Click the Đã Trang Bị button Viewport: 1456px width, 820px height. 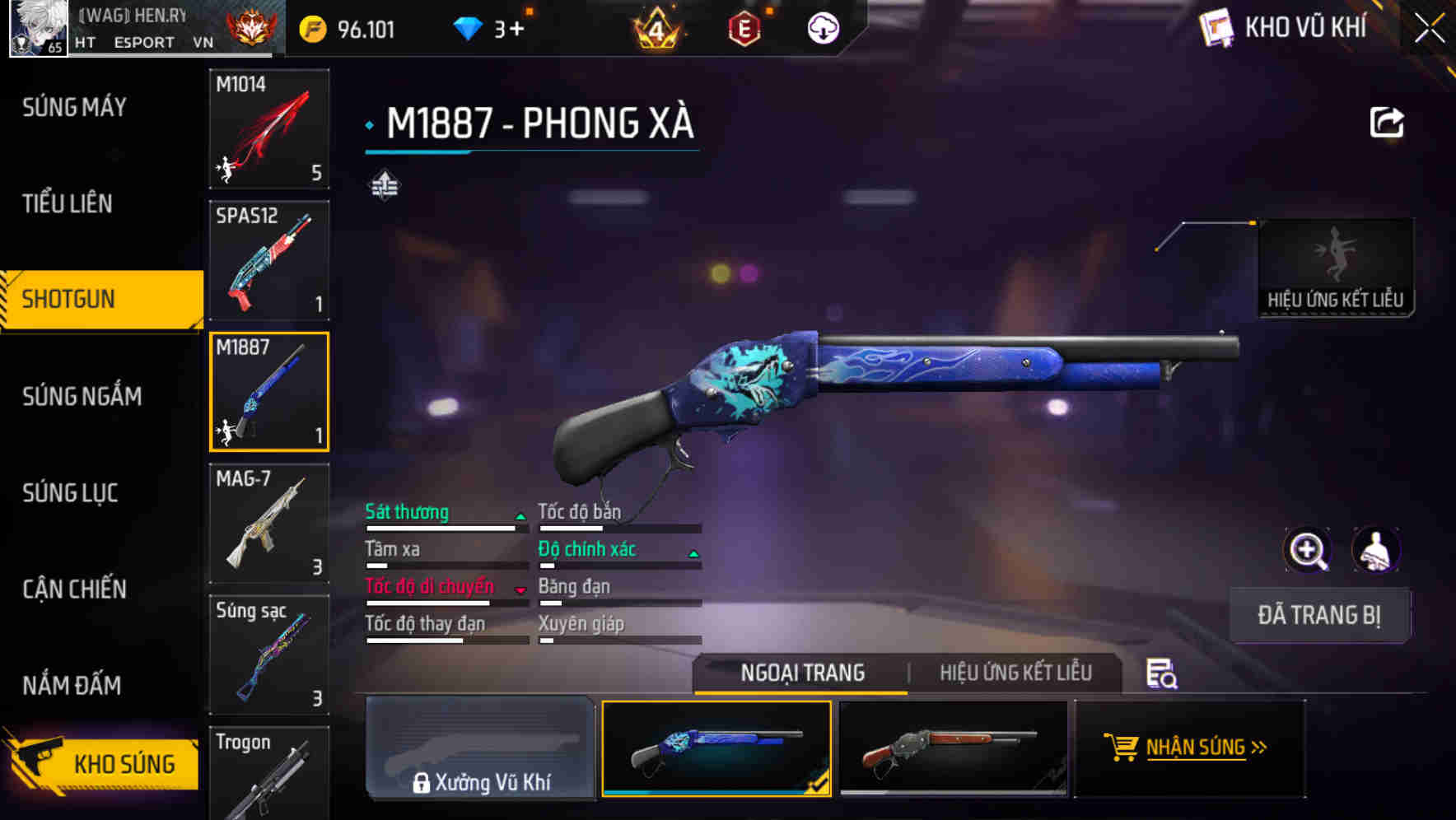1319,615
